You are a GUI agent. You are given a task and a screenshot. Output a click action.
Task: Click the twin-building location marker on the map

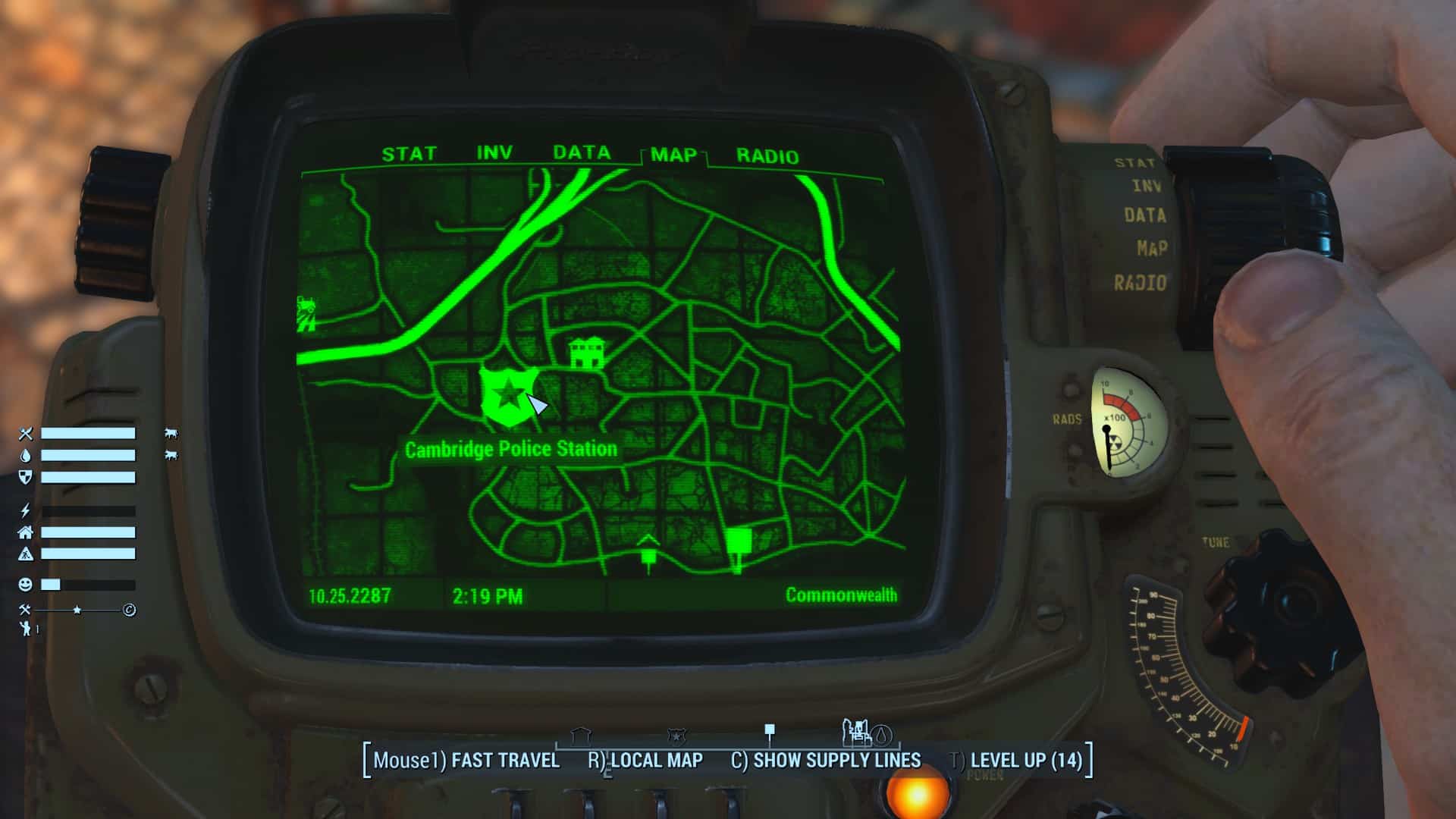pyautogui.click(x=588, y=353)
